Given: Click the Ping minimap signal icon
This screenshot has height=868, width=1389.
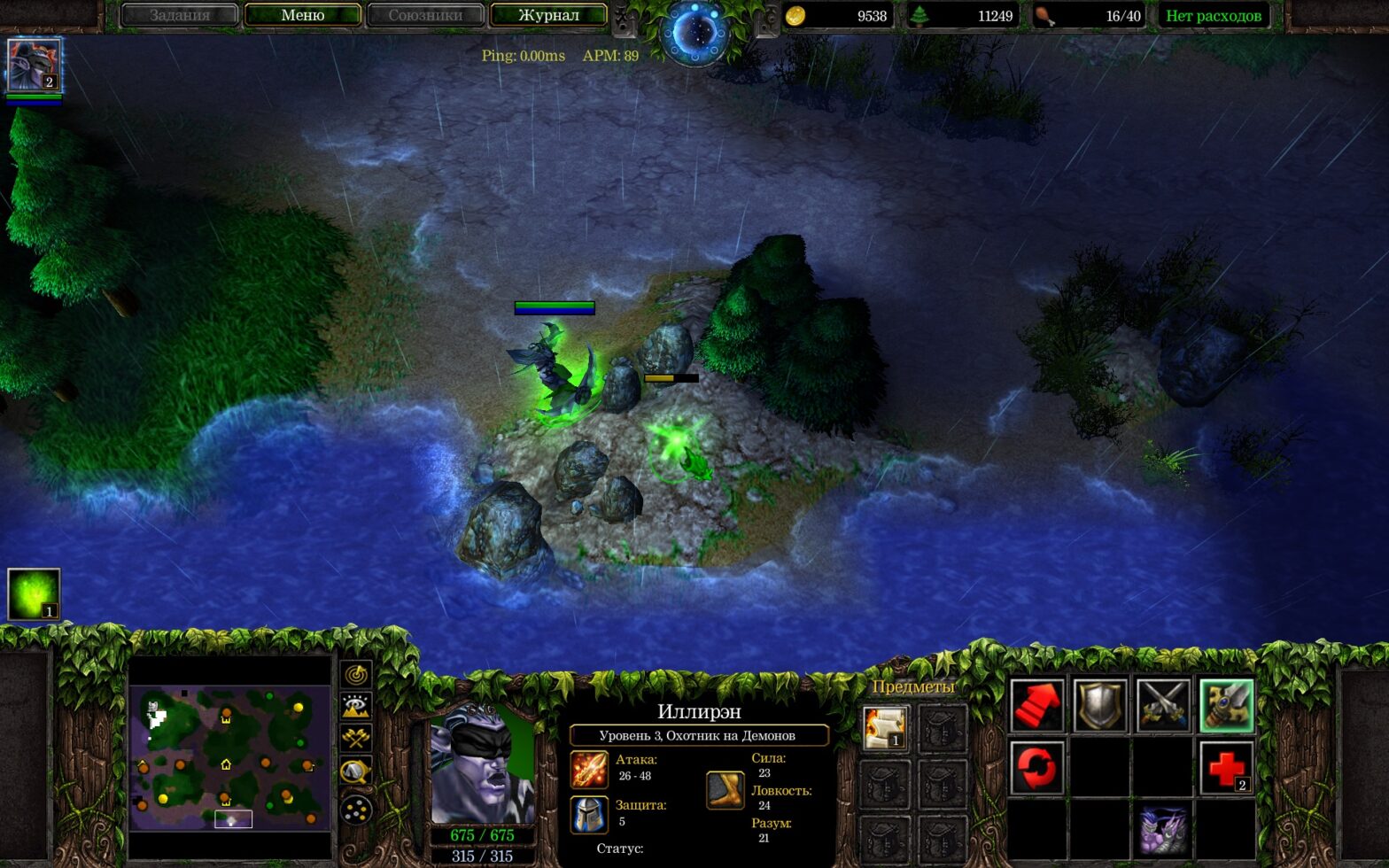Looking at the screenshot, I should (x=354, y=677).
